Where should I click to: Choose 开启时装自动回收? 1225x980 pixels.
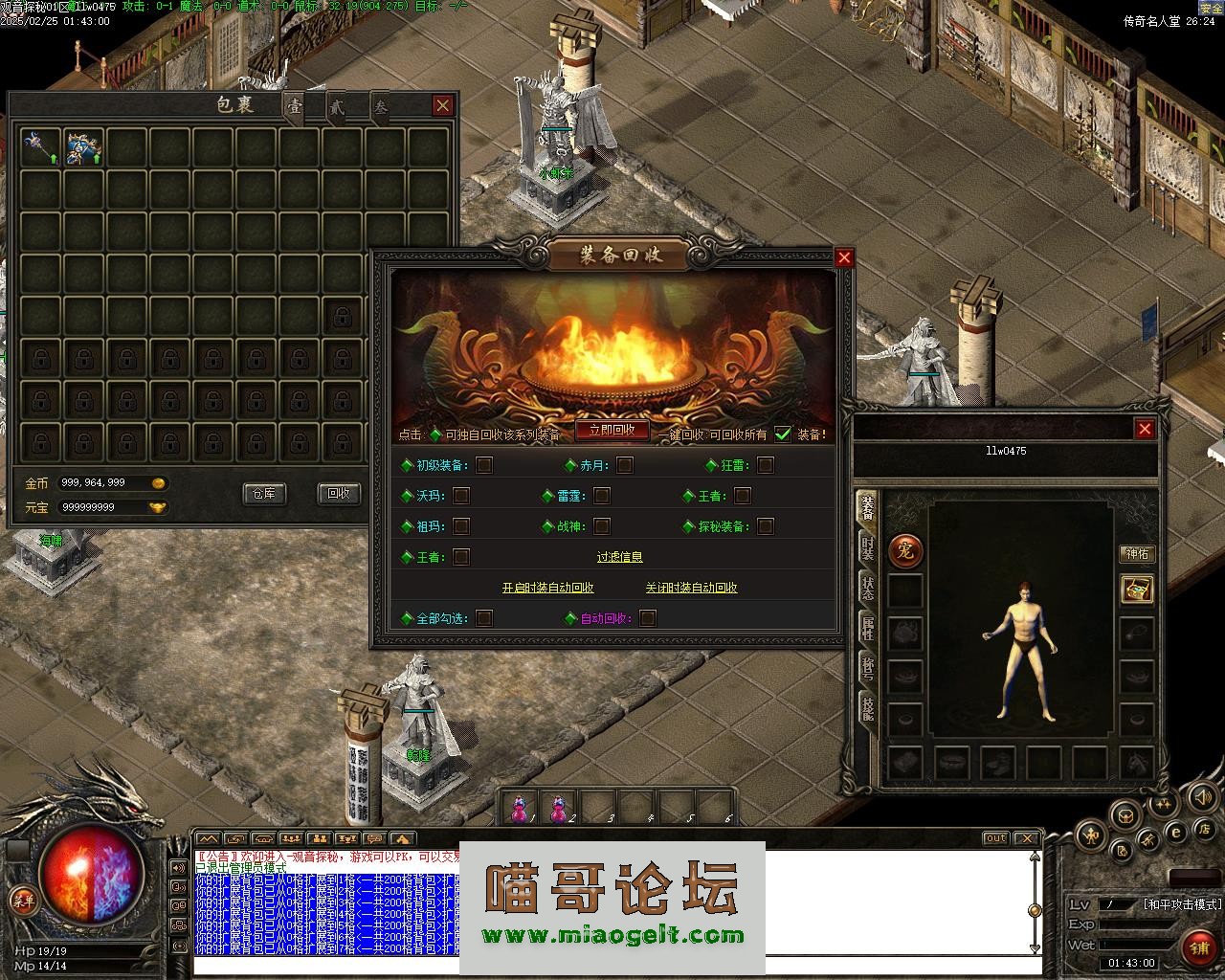(547, 588)
